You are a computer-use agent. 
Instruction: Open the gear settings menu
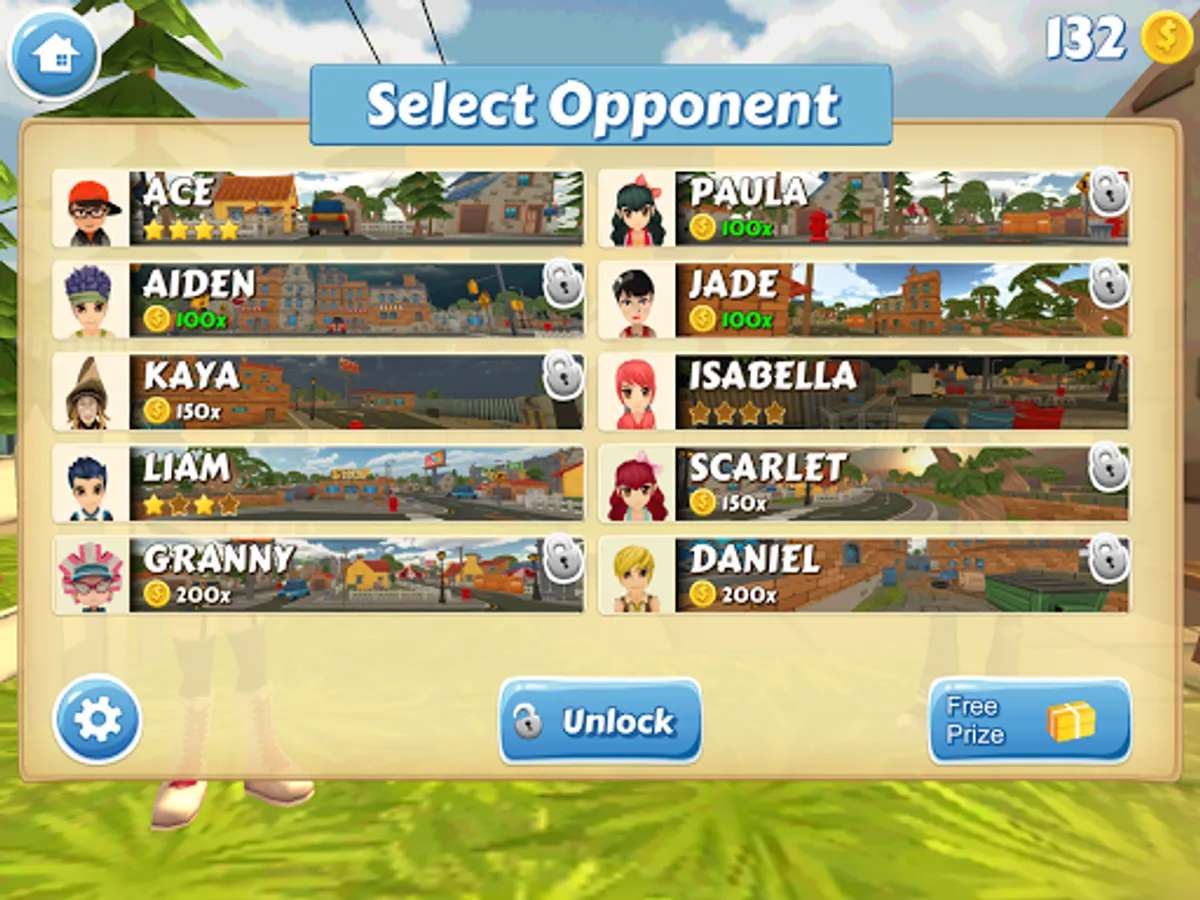coord(97,720)
